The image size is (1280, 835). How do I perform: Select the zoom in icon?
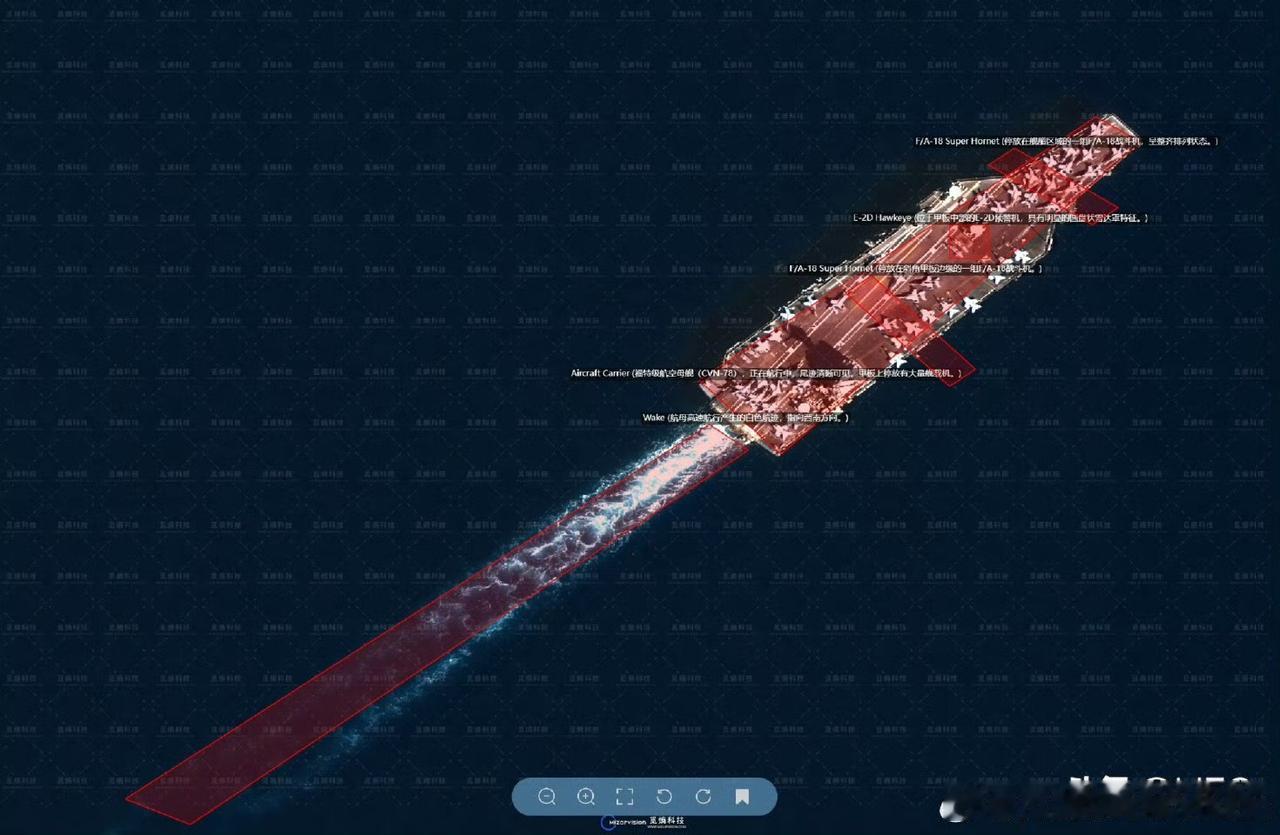click(586, 797)
